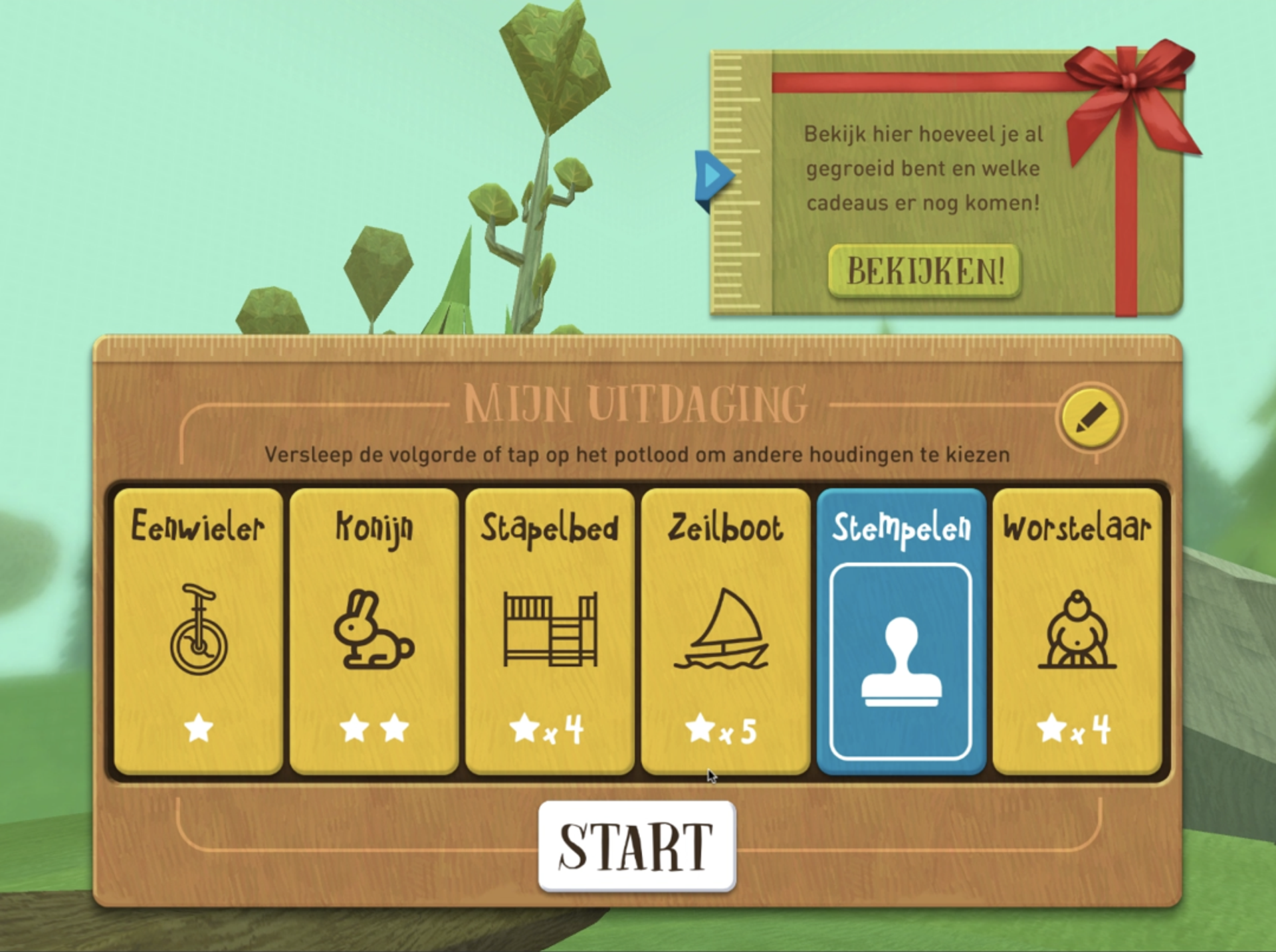This screenshot has width=1276, height=952.
Task: Pick the Stapelbed bunk bed card
Action: 550,631
